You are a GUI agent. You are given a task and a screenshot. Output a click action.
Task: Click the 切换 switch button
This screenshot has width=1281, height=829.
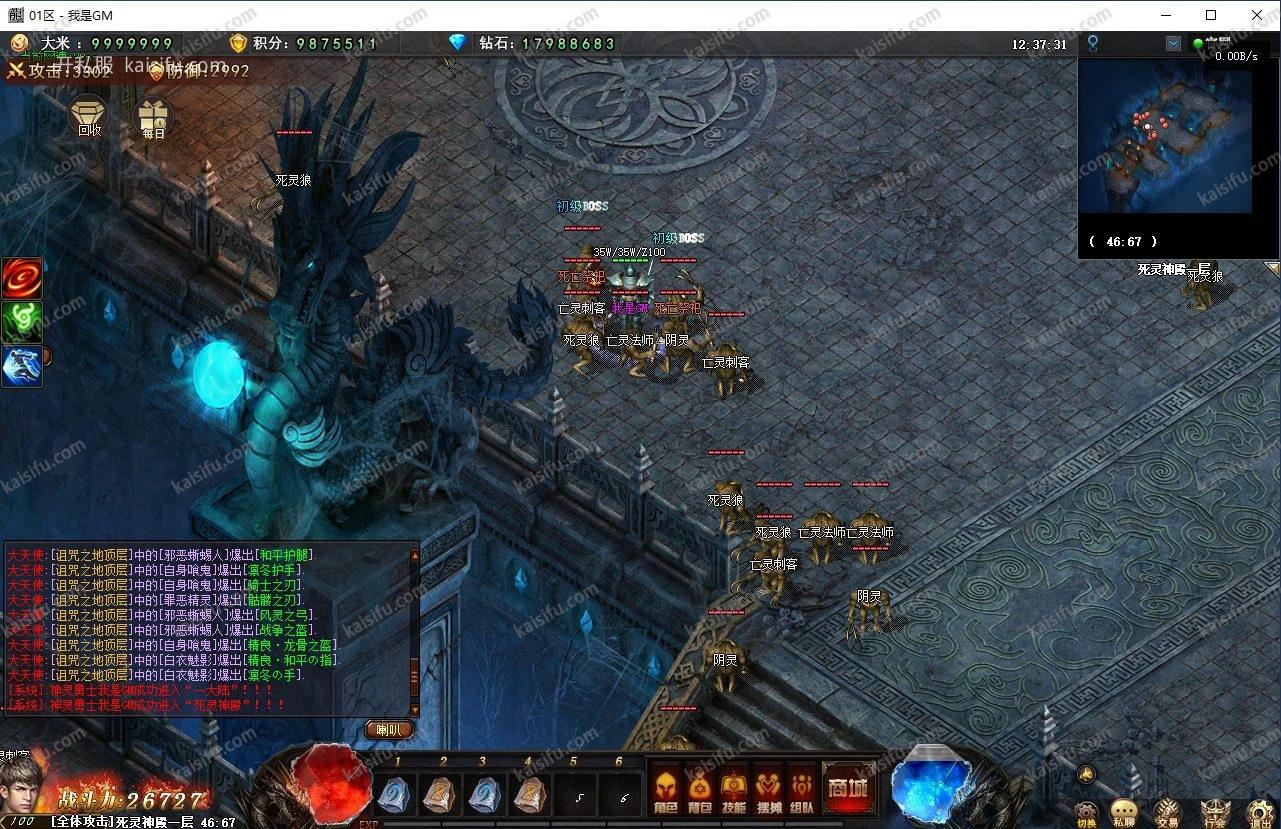[x=1087, y=812]
